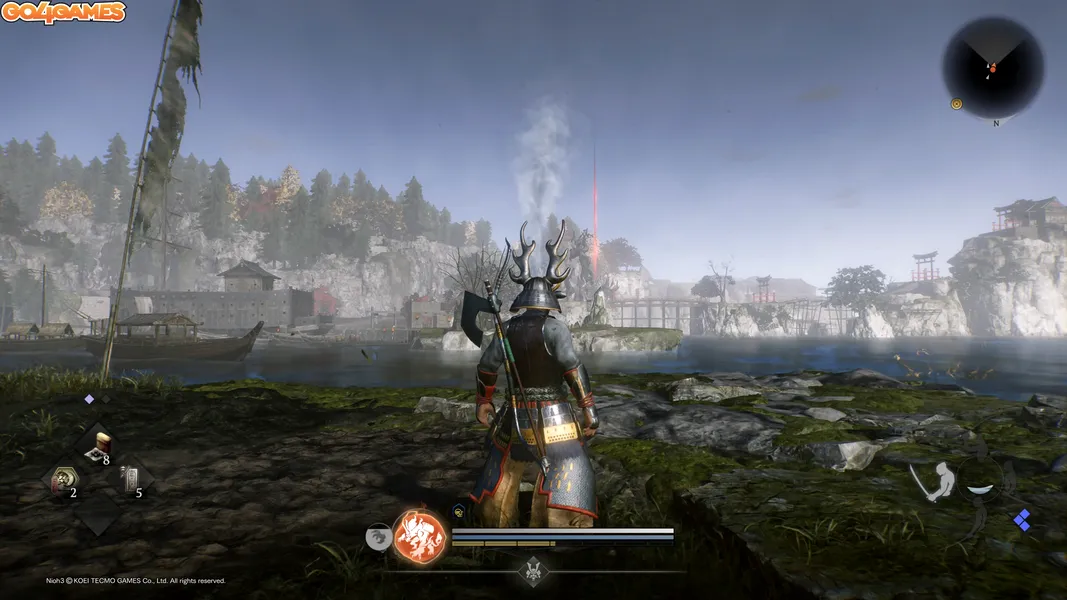Open the circular compass minimap
The width and height of the screenshot is (1067, 600).
point(992,68)
